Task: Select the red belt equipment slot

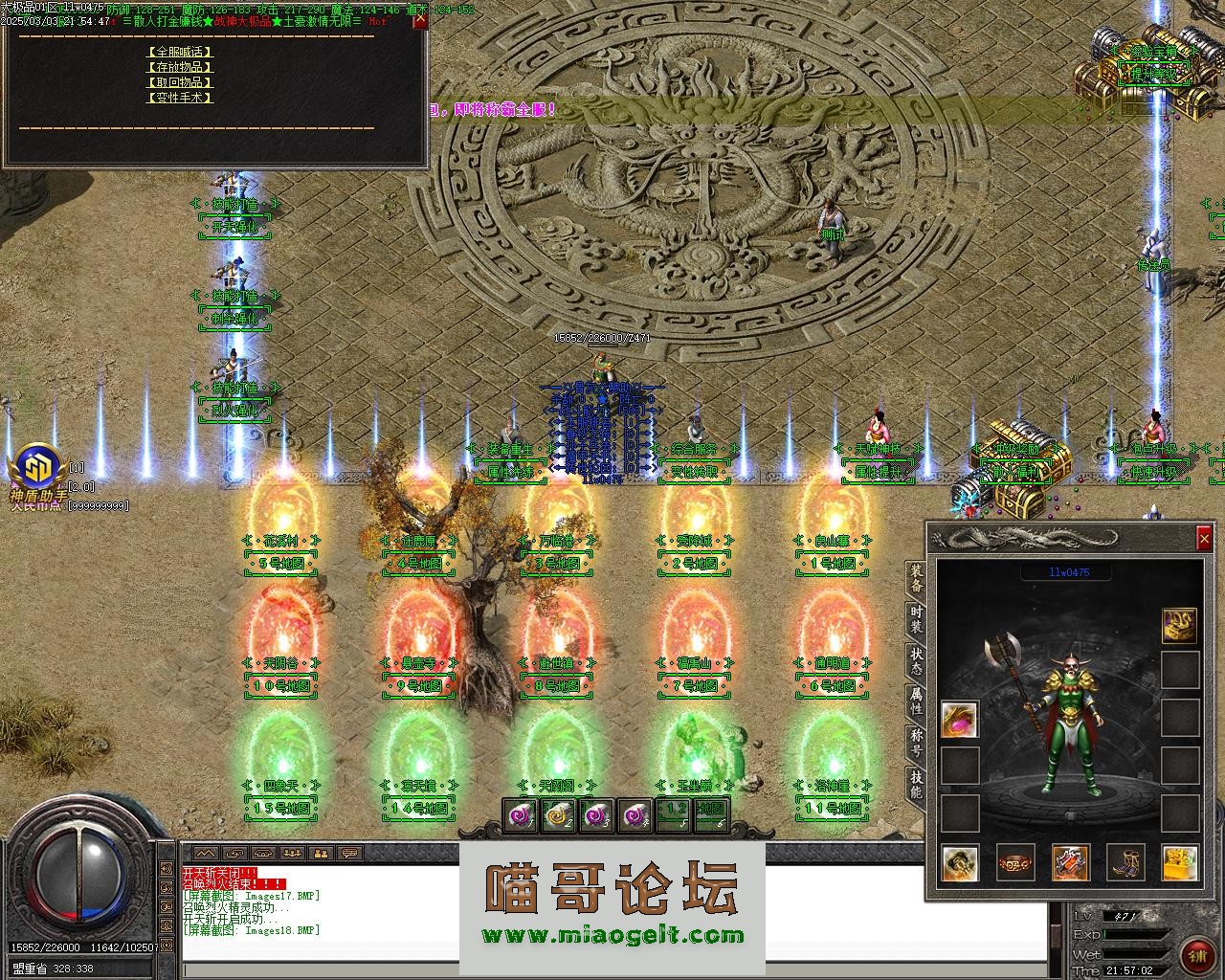Action: (1014, 862)
